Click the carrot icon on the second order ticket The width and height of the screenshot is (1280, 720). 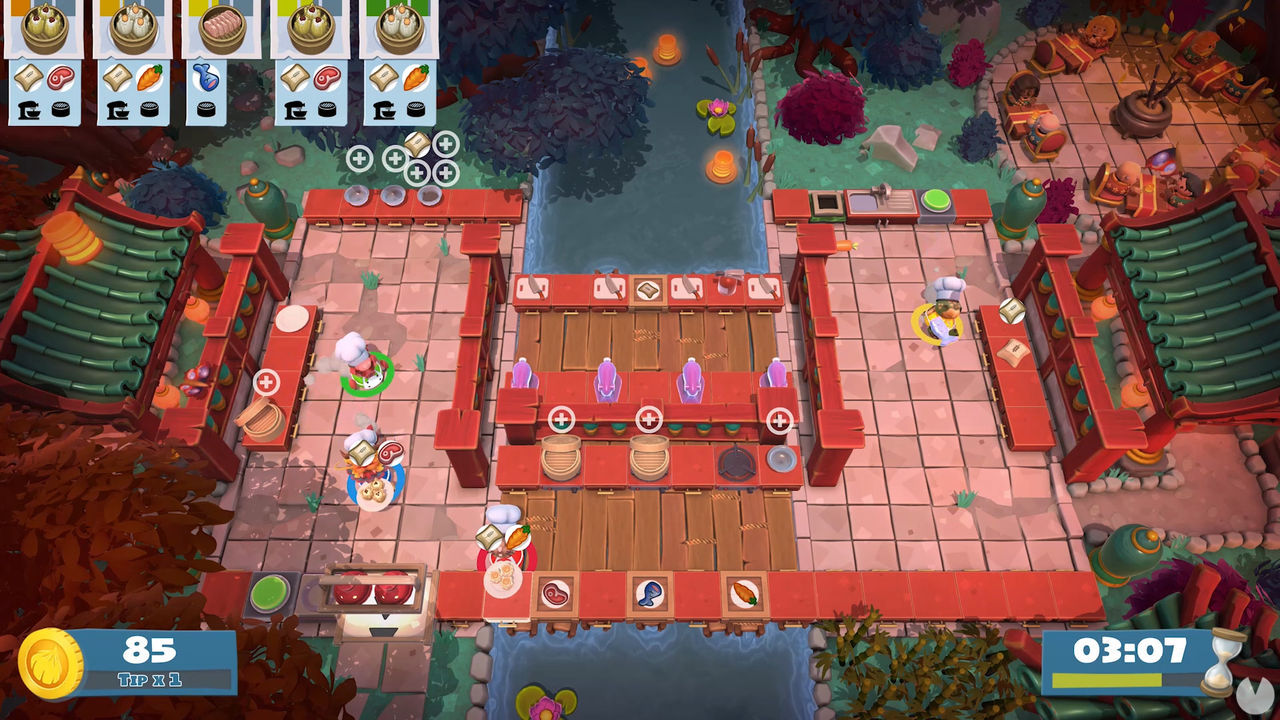tap(150, 76)
